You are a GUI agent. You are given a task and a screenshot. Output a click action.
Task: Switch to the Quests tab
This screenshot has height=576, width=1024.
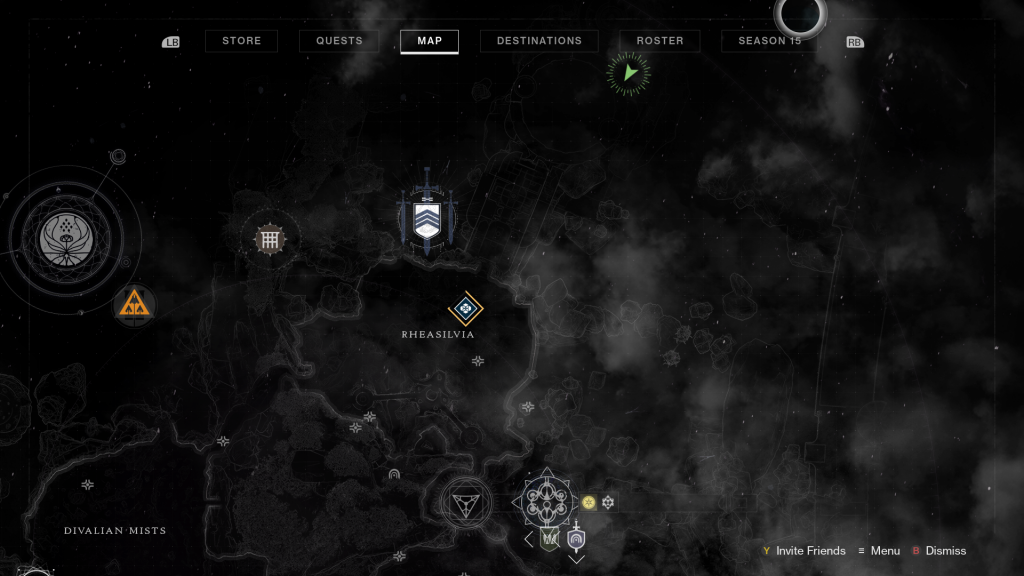click(x=339, y=41)
